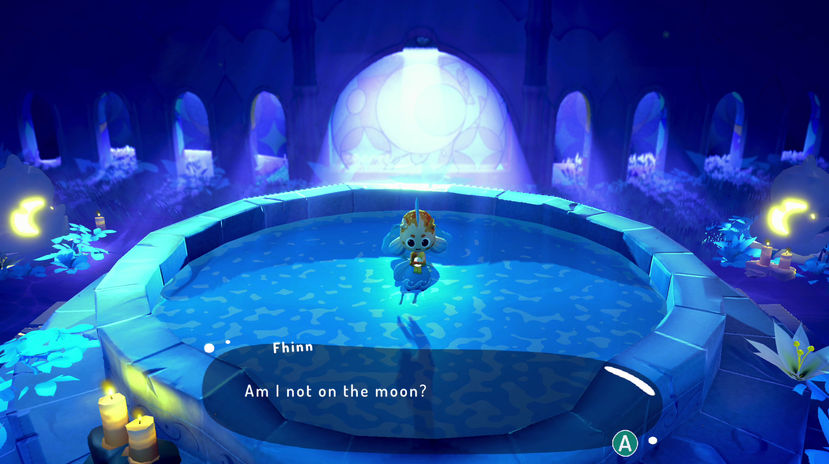Advance Fhinn's dialogue box about the moon
Image resolution: width=829 pixels, height=464 pixels.
pyautogui.click(x=625, y=441)
